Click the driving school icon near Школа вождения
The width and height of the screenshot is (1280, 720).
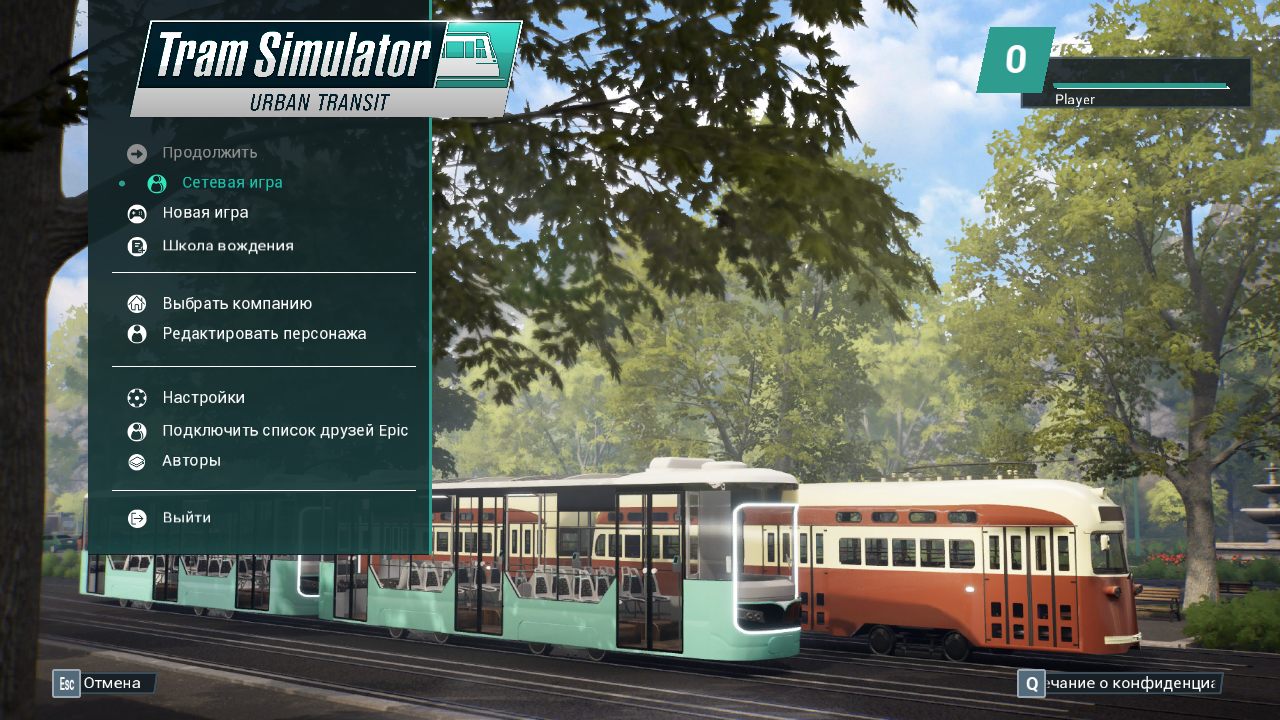pyautogui.click(x=137, y=245)
